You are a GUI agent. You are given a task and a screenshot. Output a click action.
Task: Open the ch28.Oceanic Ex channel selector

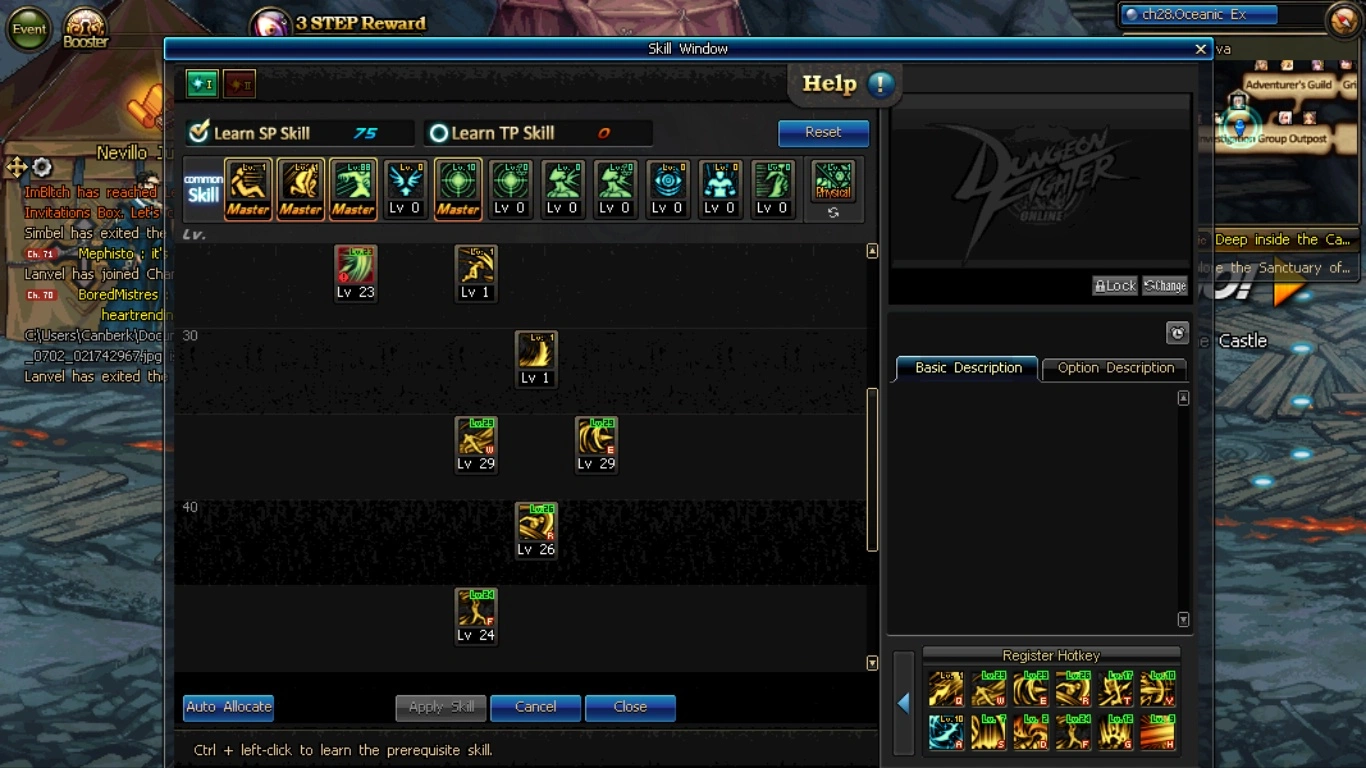[1200, 15]
